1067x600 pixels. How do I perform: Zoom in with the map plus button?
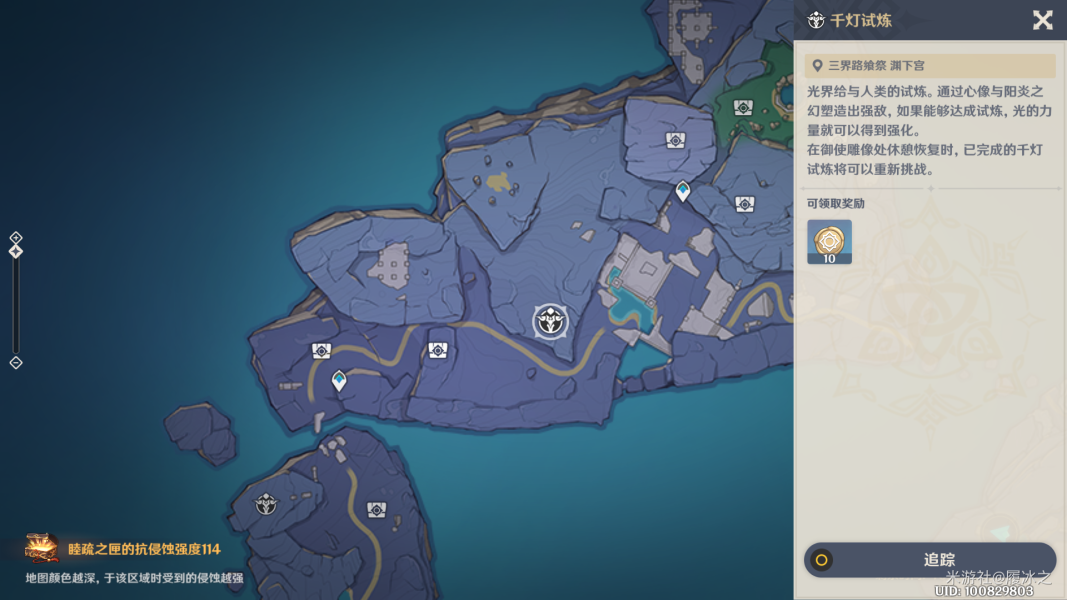coord(16,237)
